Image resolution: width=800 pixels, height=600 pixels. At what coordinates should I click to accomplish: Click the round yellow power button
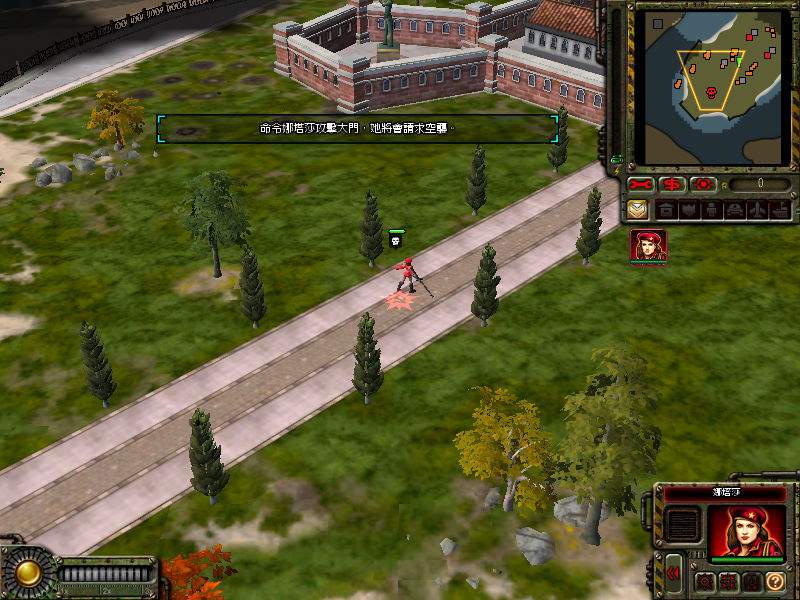click(x=26, y=572)
